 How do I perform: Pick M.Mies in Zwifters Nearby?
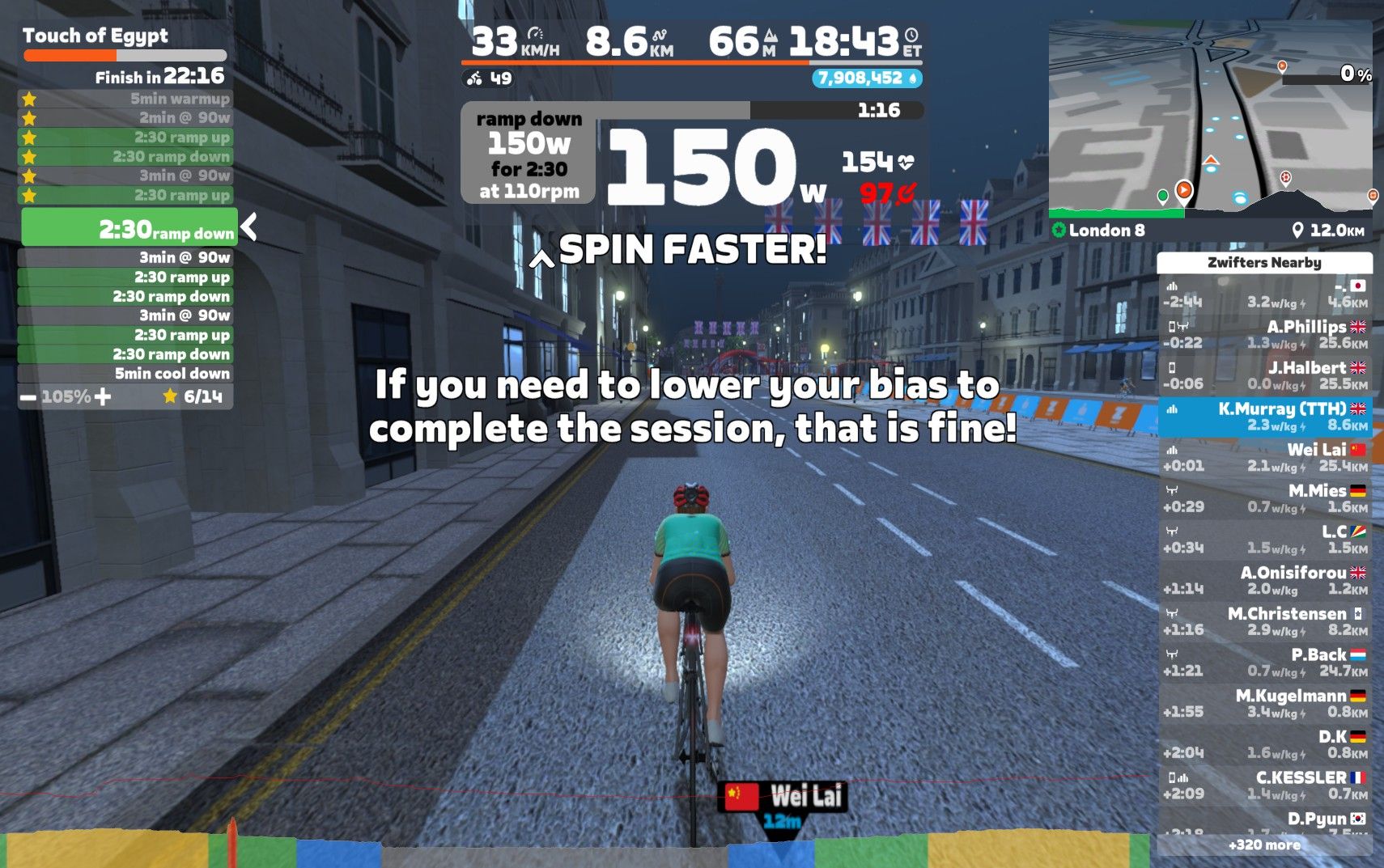[1264, 498]
